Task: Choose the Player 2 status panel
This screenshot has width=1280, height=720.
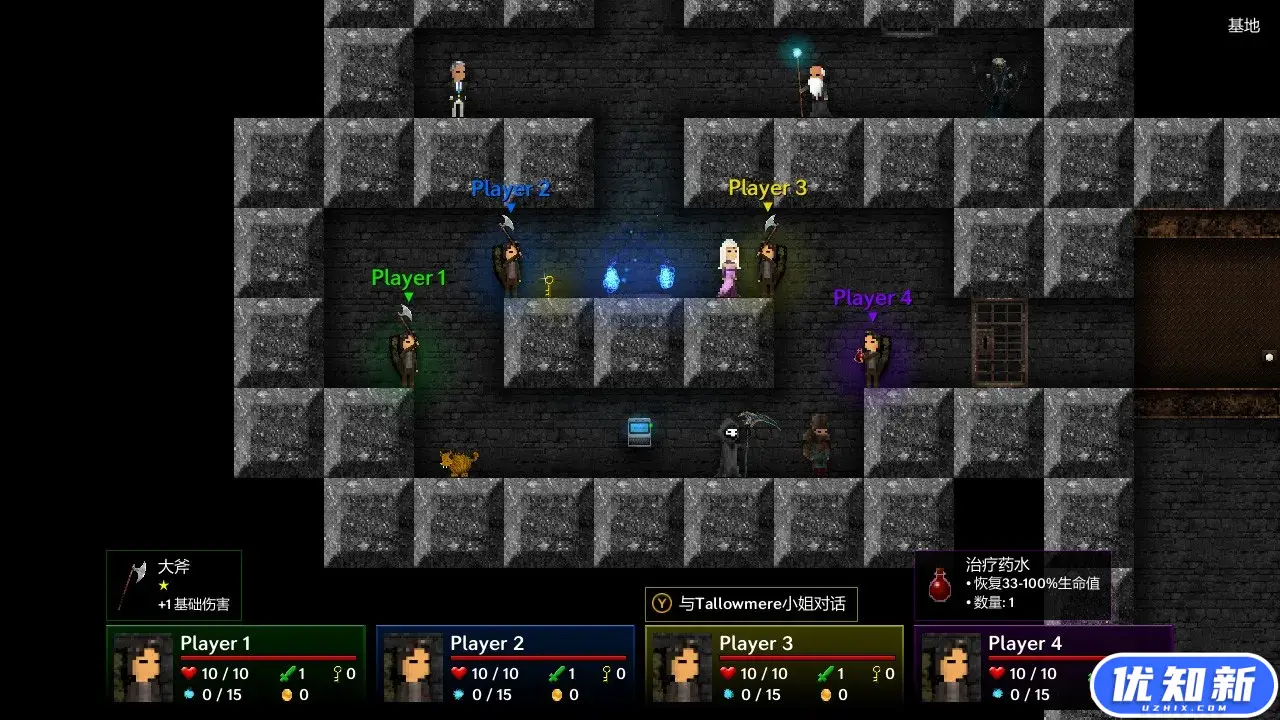Action: 505,664
